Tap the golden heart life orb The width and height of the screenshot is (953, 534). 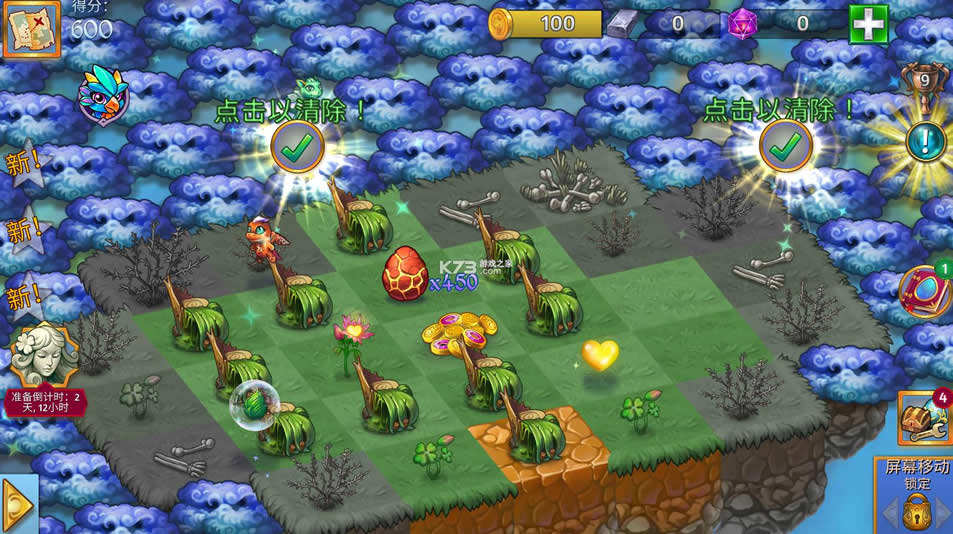pos(600,354)
